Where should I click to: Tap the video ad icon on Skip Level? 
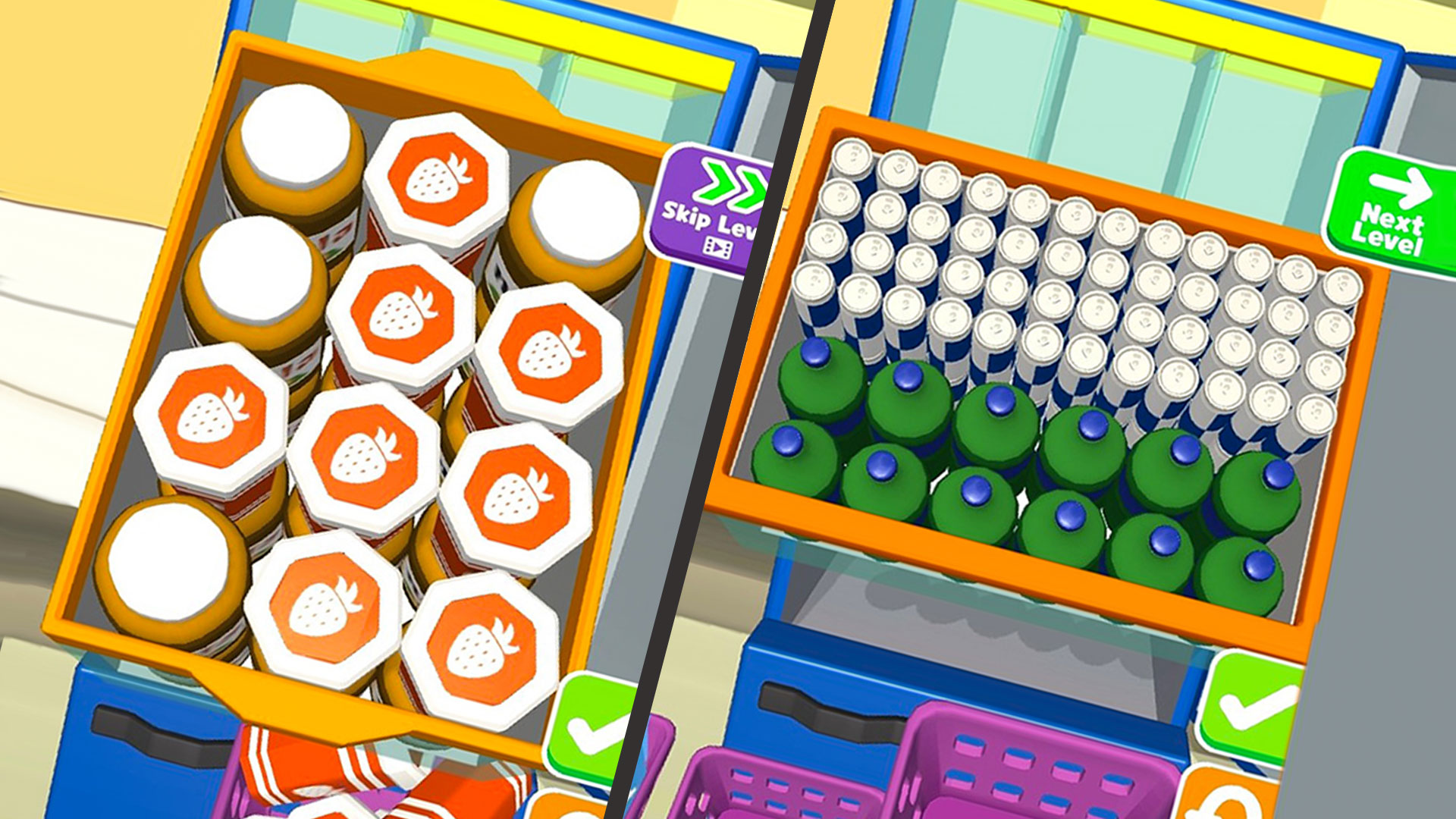(718, 246)
